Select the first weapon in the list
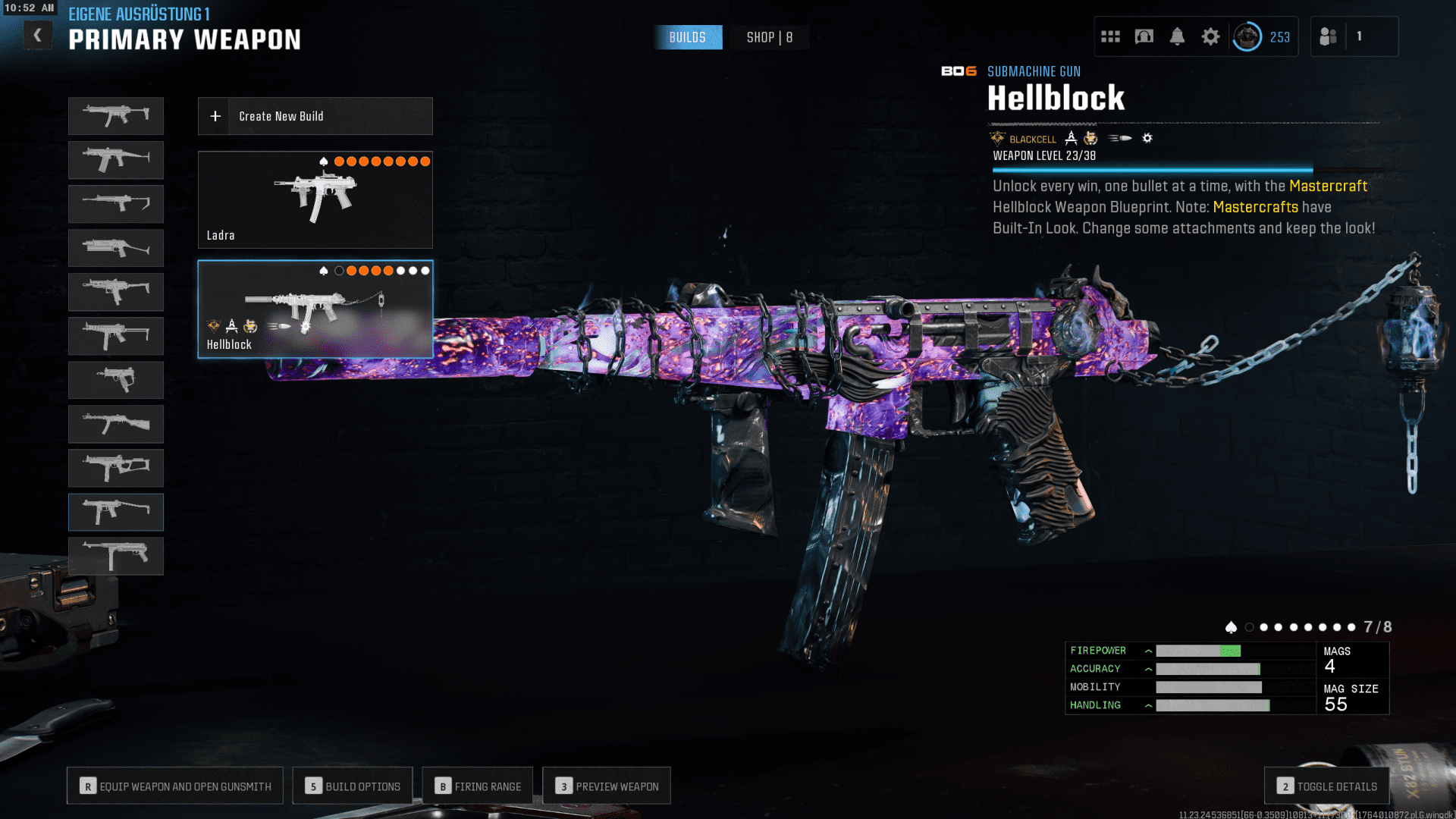 (116, 115)
